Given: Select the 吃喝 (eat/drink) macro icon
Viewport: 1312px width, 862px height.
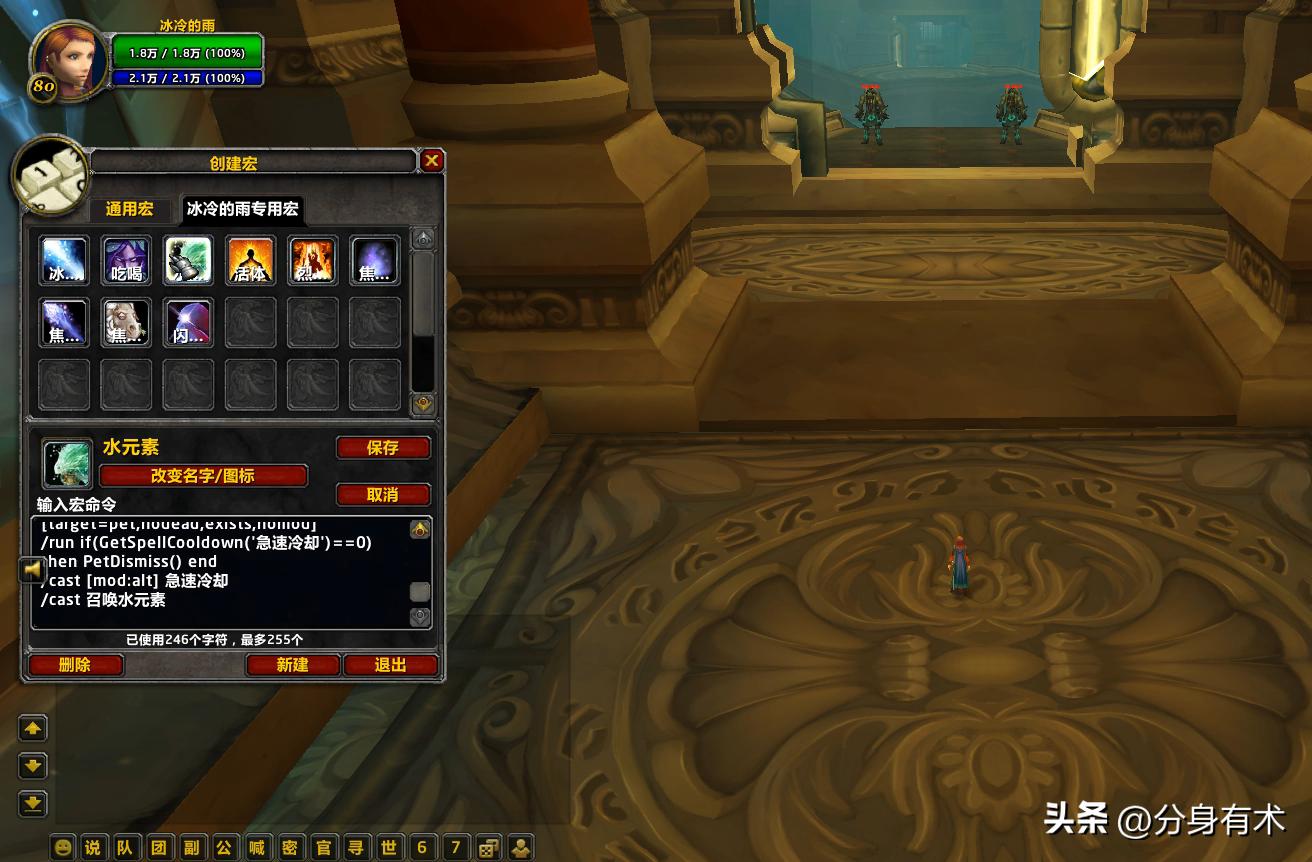Looking at the screenshot, I should [126, 259].
